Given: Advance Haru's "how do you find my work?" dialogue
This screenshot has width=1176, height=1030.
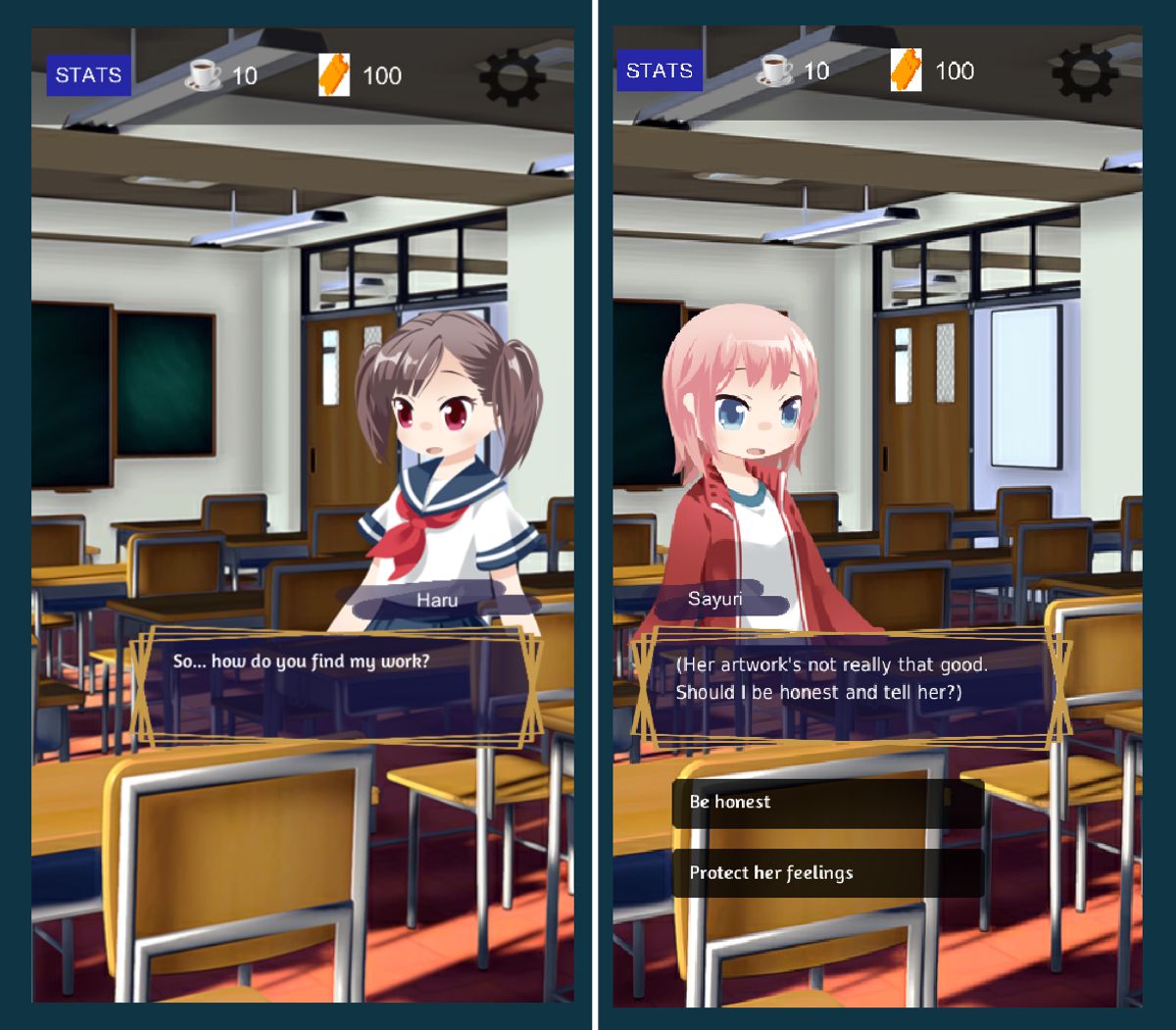Looking at the screenshot, I should click(x=336, y=688).
